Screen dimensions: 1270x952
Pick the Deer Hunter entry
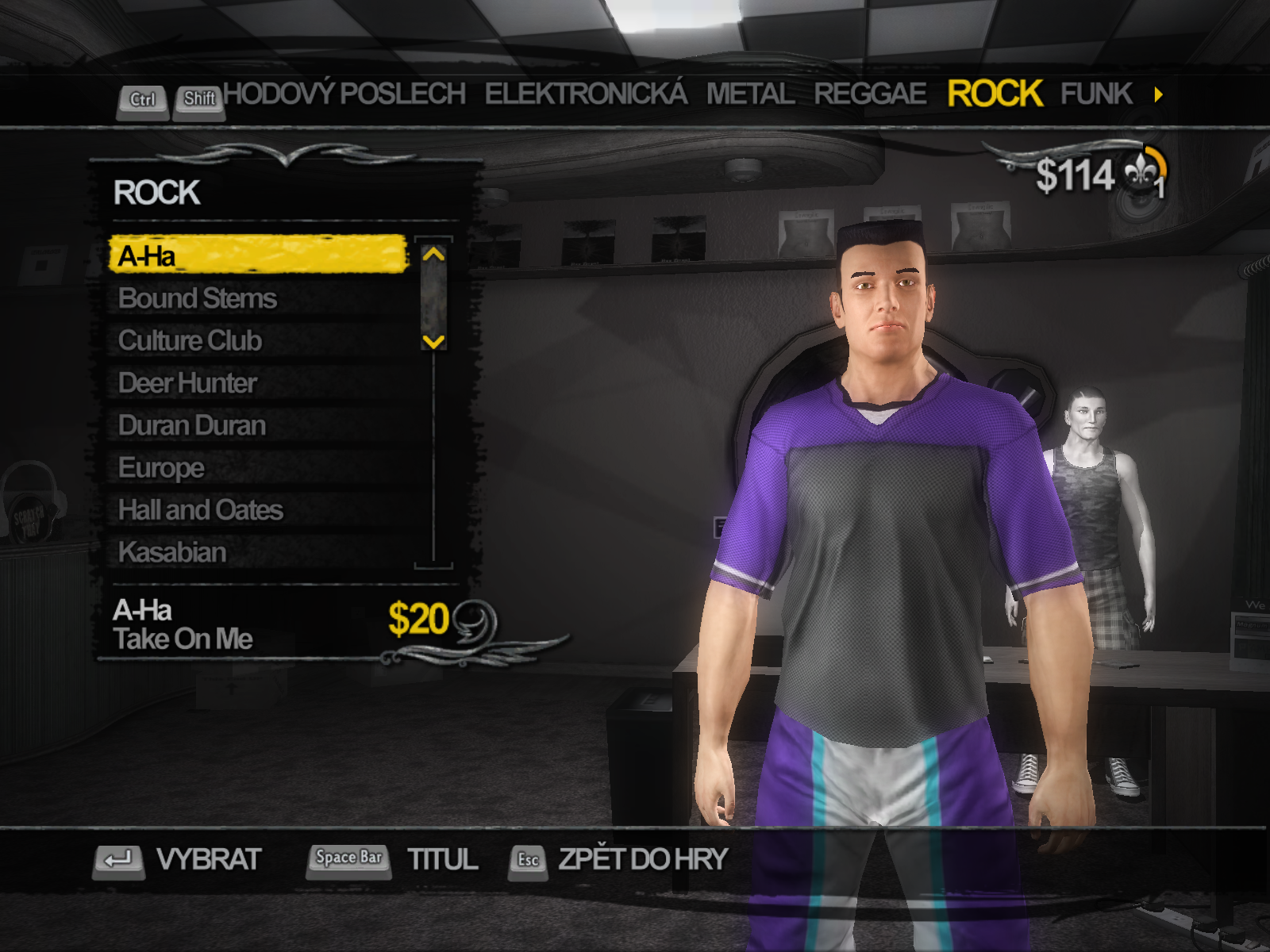187,383
